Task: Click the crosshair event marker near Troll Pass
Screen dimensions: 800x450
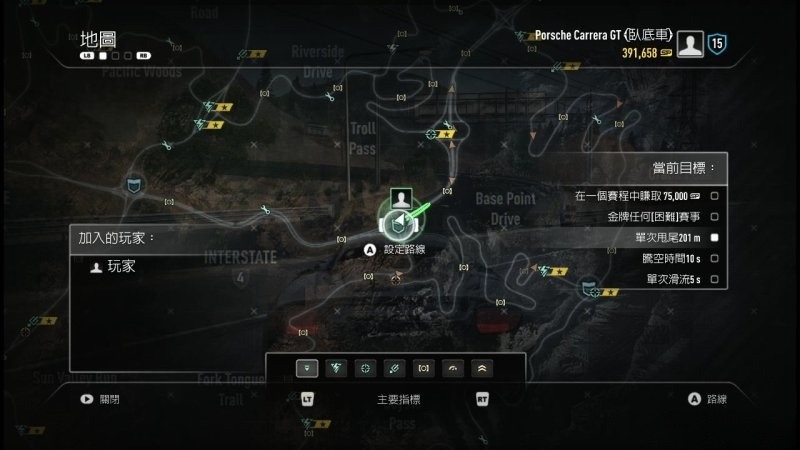Action: pos(432,132)
